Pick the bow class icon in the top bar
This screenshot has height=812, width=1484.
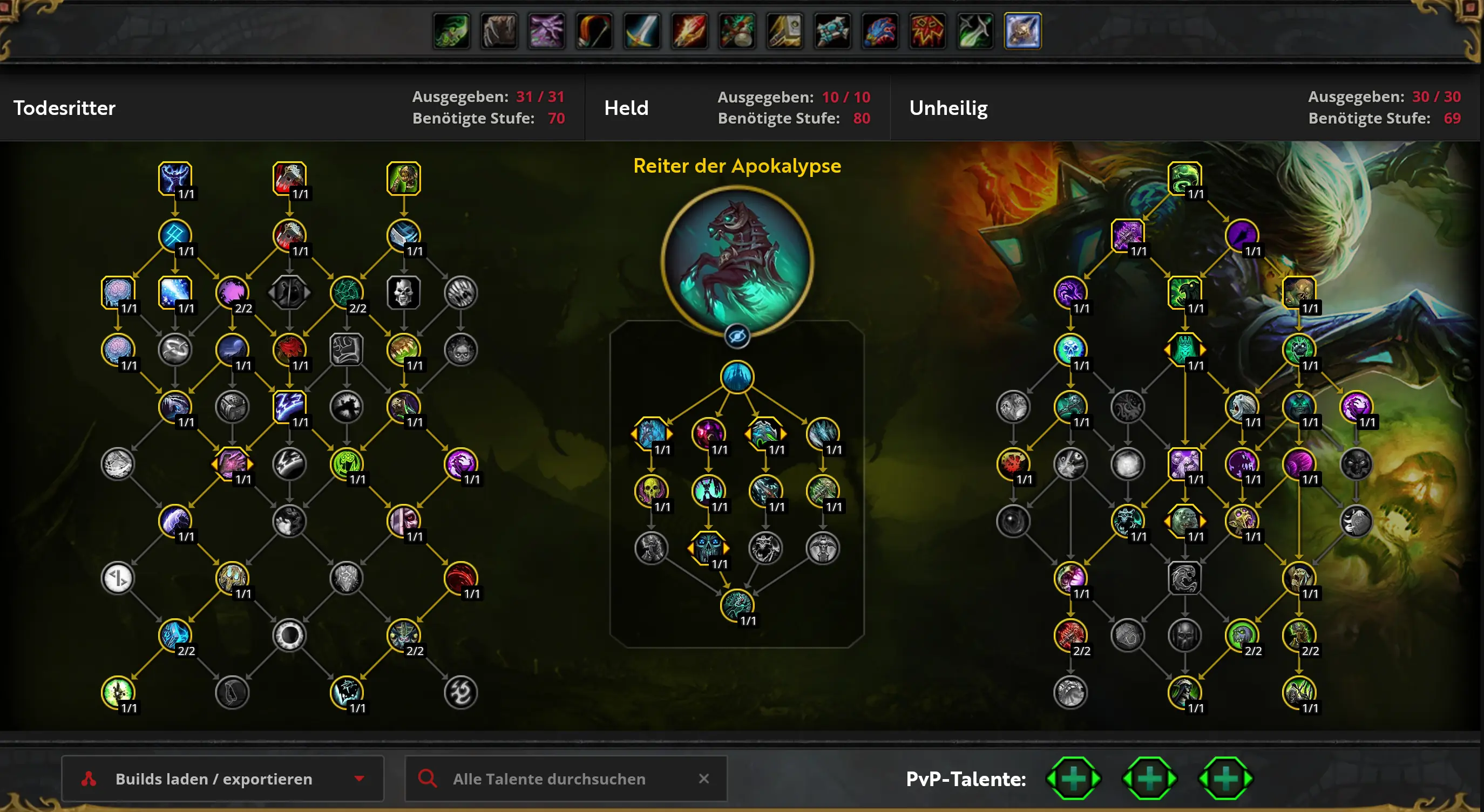[594, 31]
